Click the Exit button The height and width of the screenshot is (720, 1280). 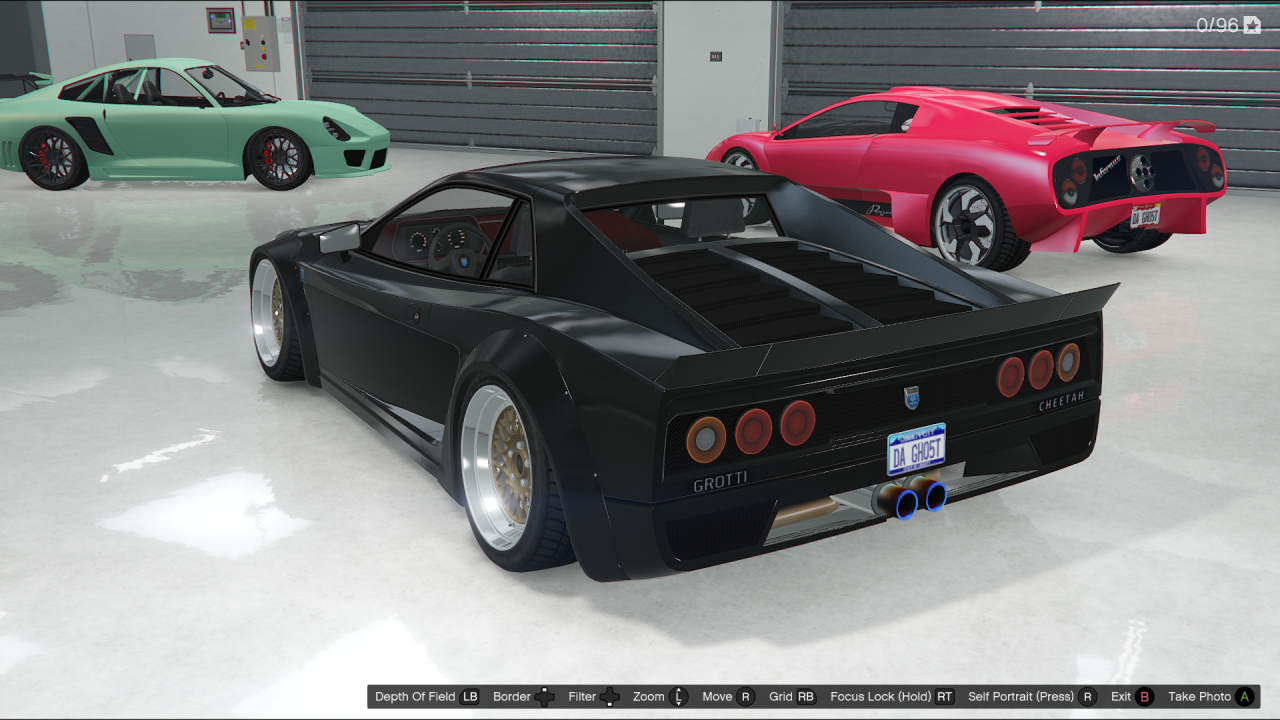click(1120, 697)
